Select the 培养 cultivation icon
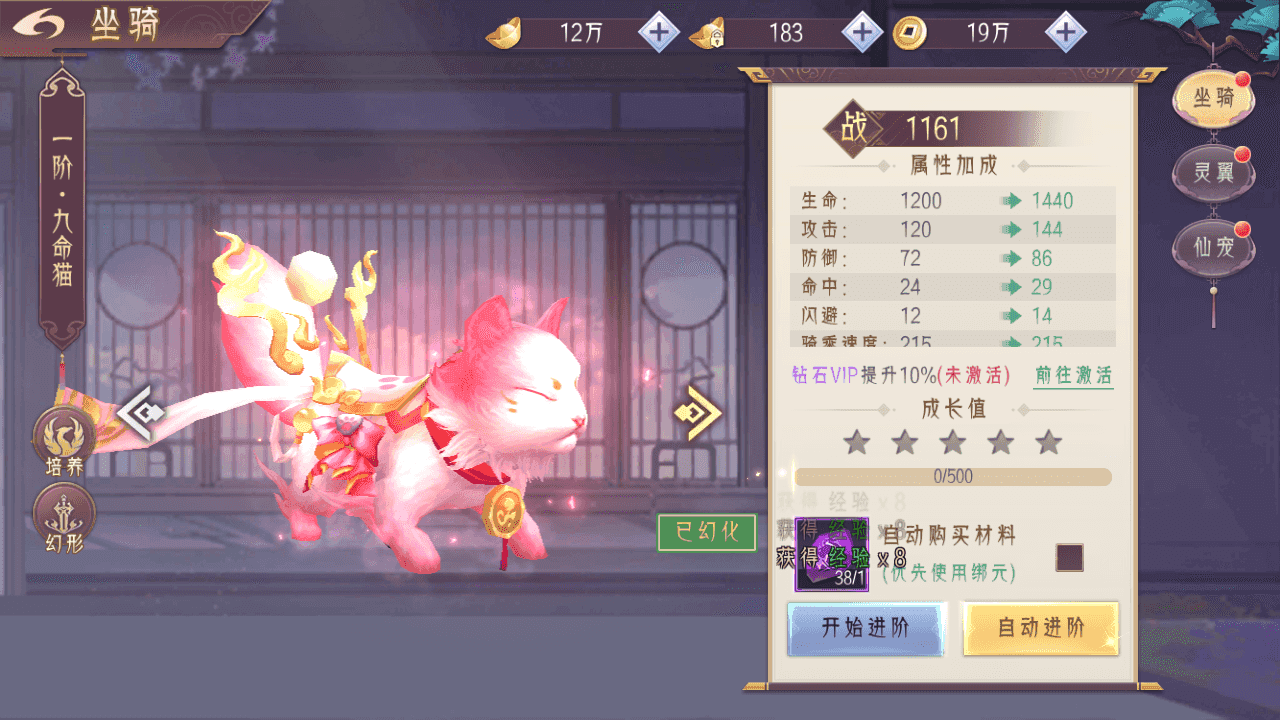Screen dimensions: 1280x720 coord(63,434)
